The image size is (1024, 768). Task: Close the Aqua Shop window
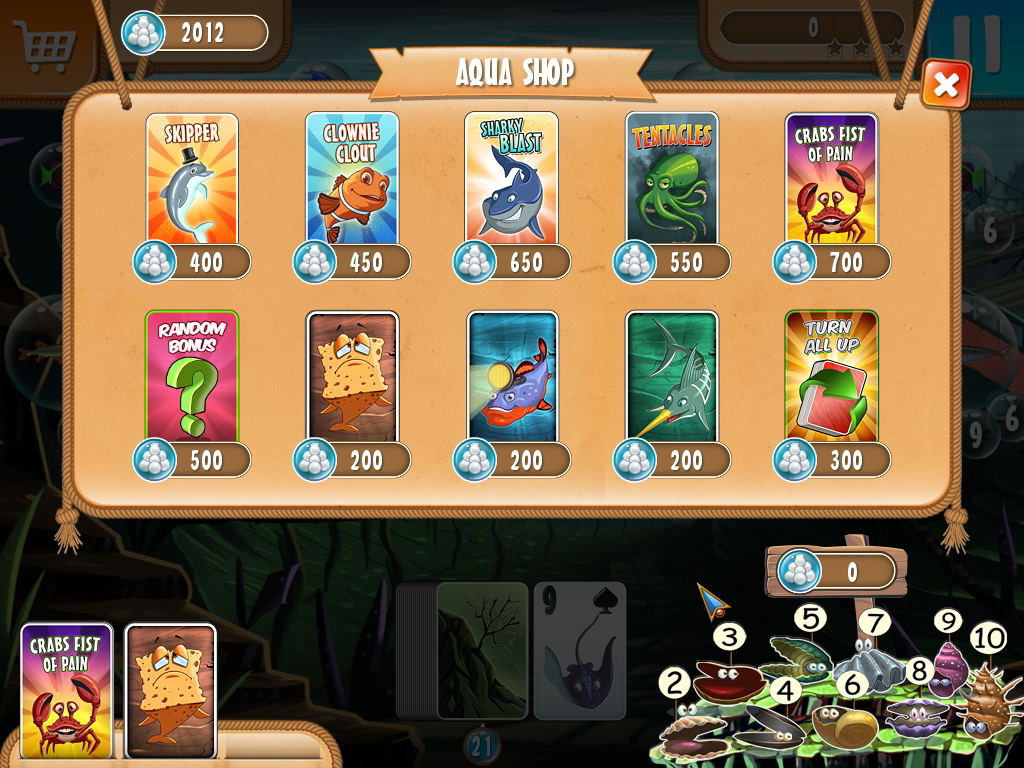coord(945,85)
